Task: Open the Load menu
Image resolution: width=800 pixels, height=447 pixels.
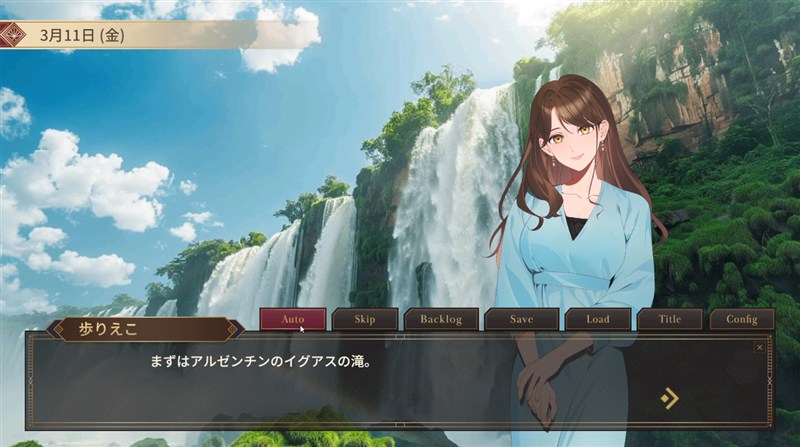Action: point(597,320)
